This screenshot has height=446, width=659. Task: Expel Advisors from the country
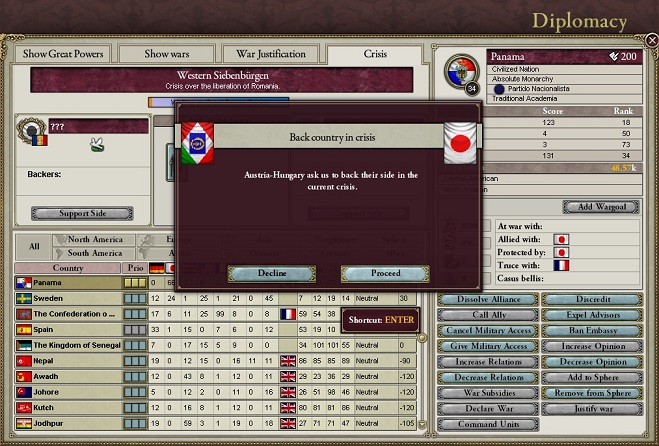point(594,315)
